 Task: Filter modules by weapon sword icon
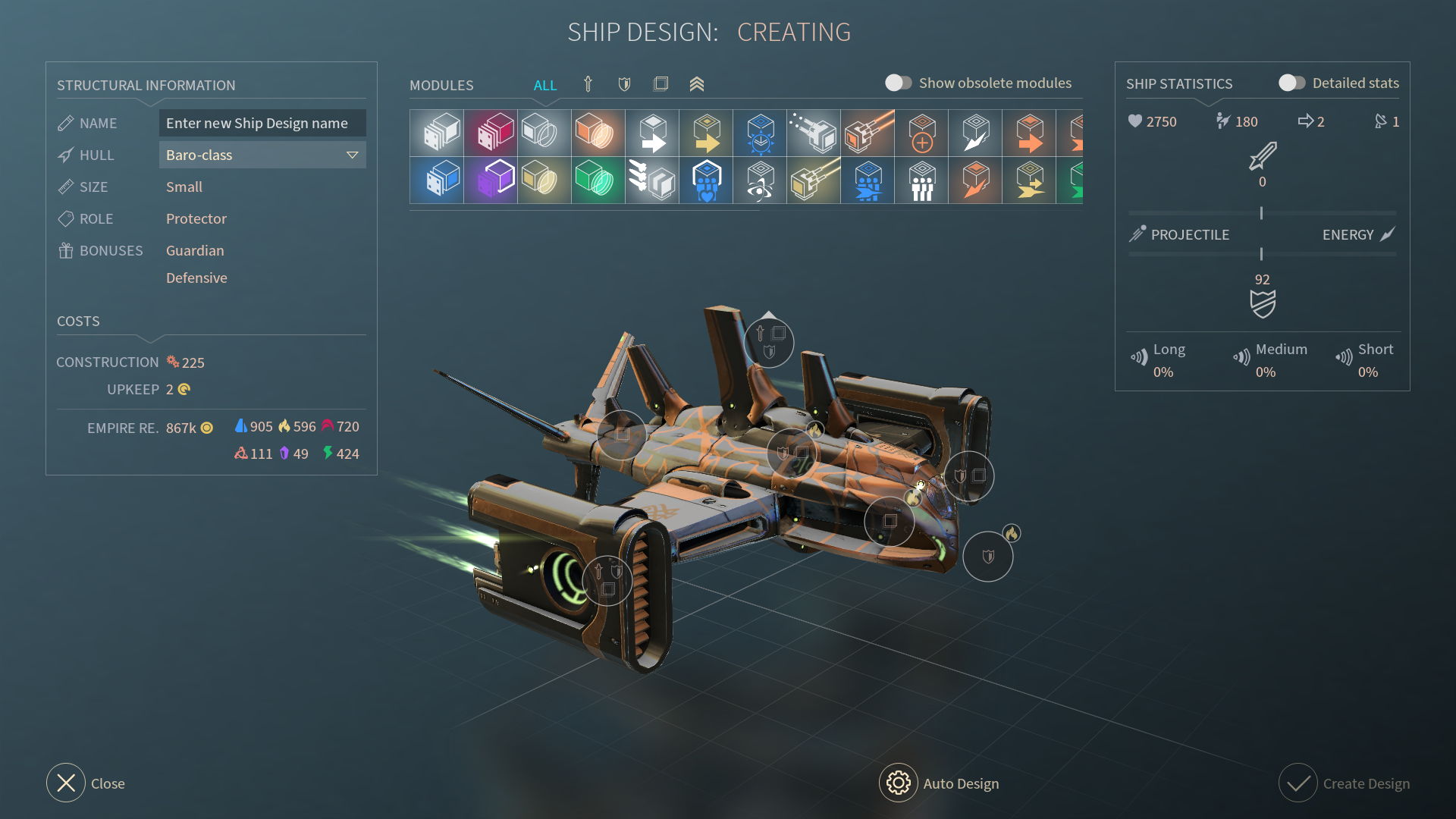pos(588,84)
